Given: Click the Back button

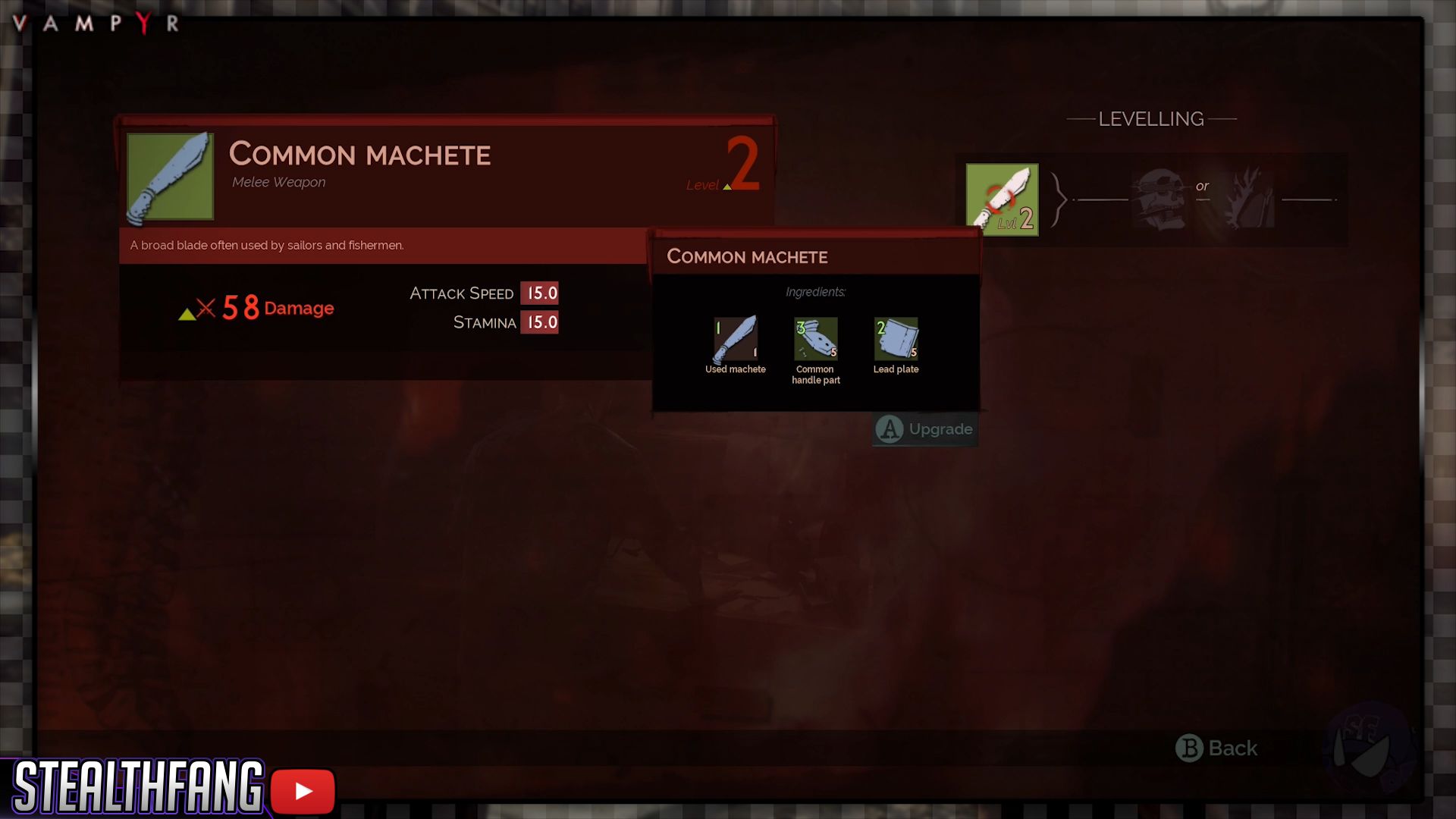Looking at the screenshot, I should (1219, 748).
